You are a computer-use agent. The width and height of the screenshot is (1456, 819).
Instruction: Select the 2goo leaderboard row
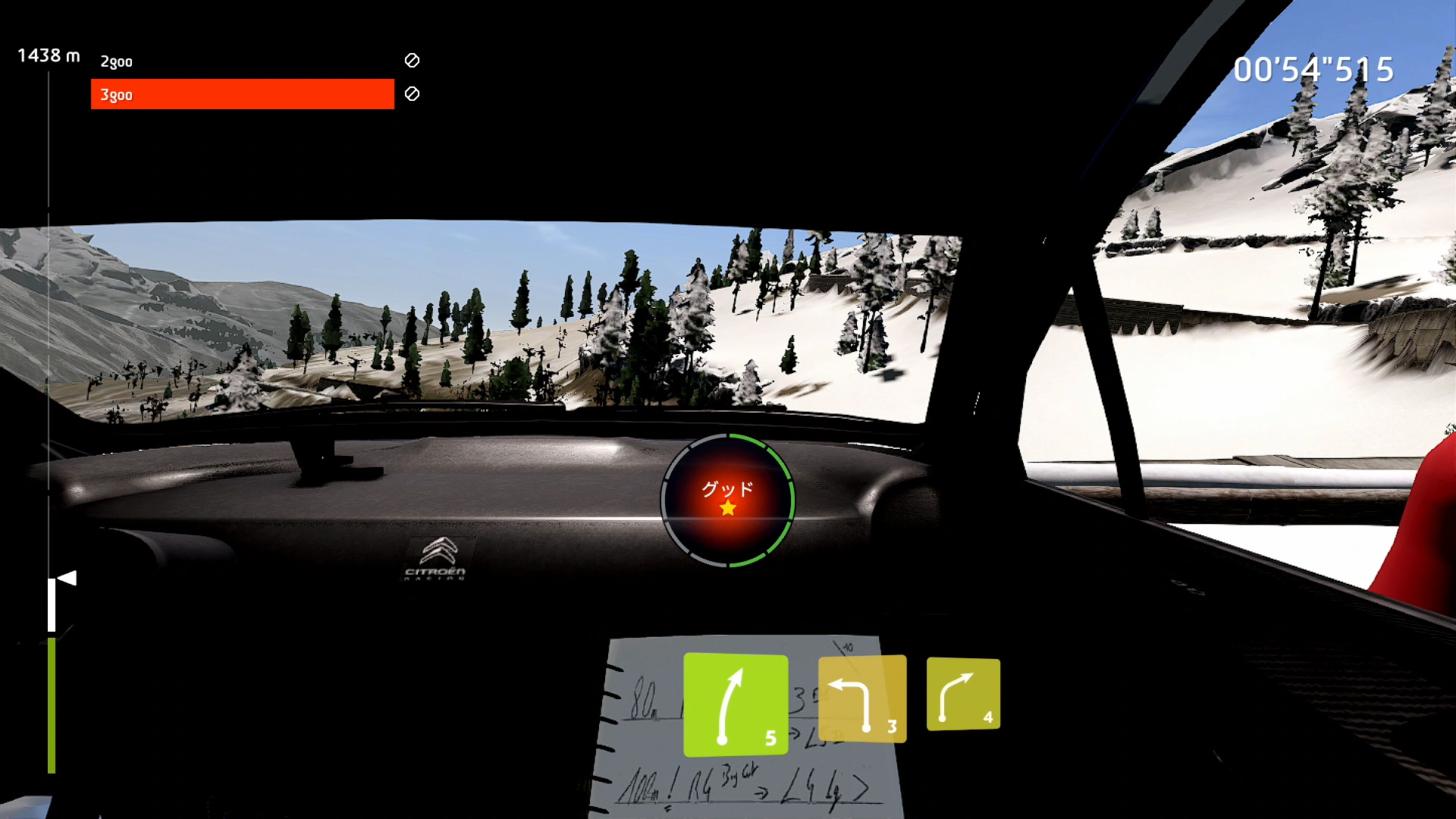pyautogui.click(x=242, y=61)
